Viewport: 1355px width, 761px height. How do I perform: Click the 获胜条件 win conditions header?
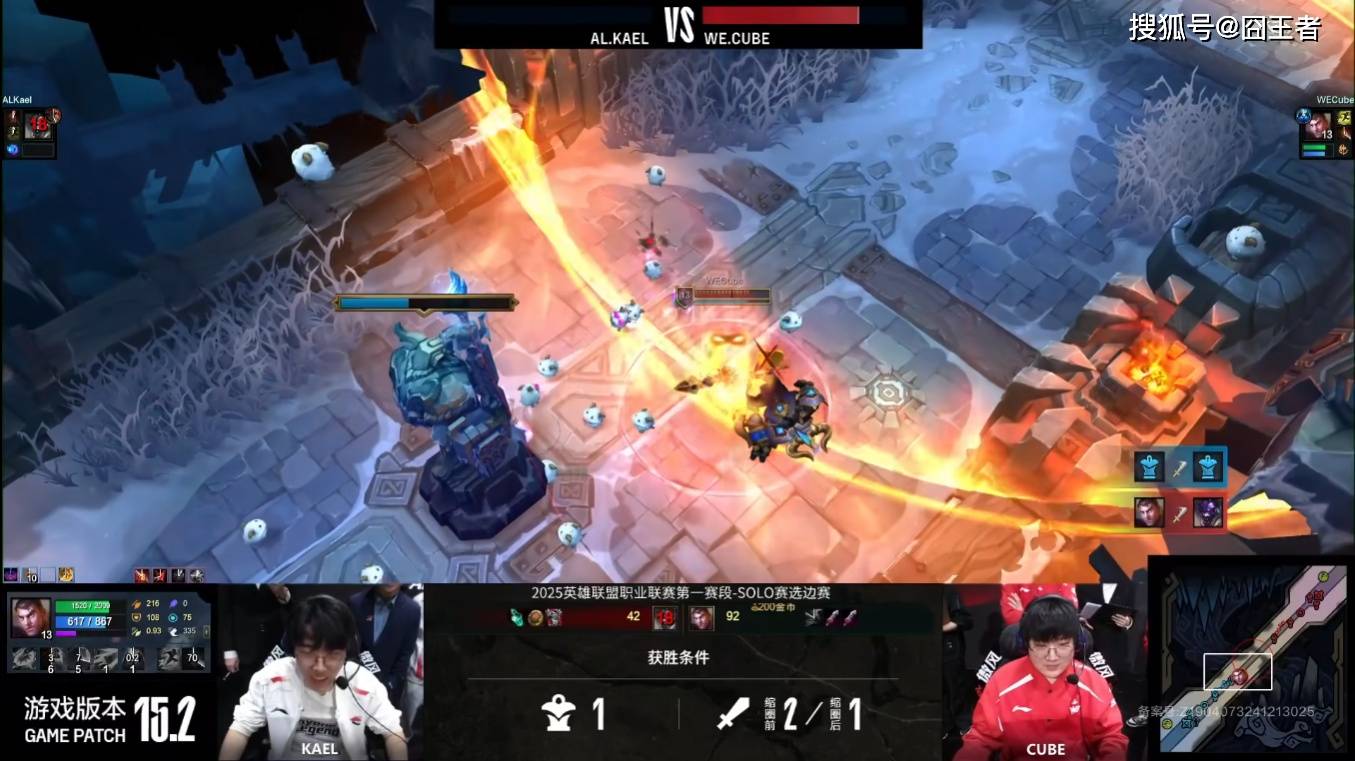pyautogui.click(x=678, y=658)
